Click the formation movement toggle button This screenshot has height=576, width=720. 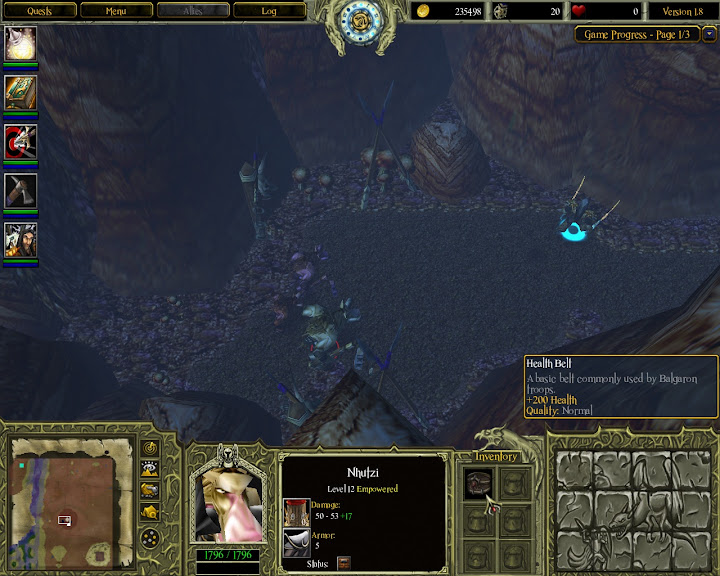click(151, 539)
